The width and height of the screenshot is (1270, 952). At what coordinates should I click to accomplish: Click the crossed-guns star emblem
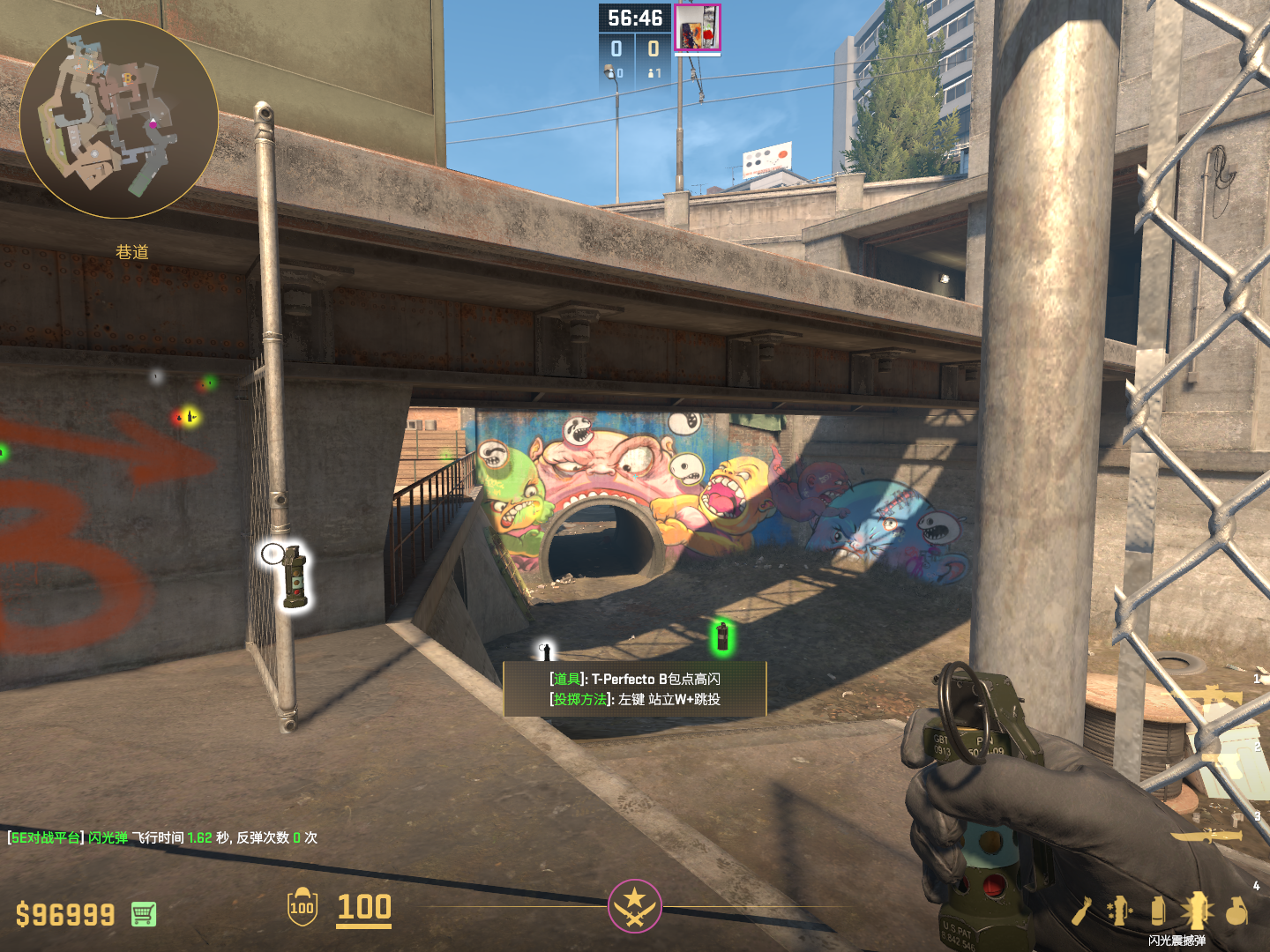[x=634, y=906]
